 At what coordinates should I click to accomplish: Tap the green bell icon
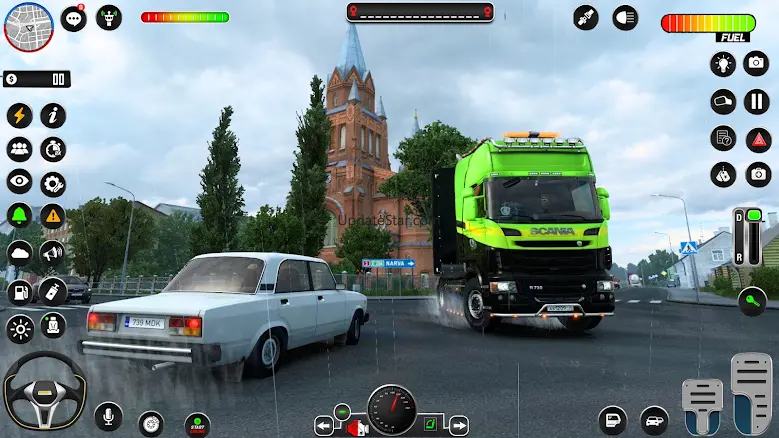(x=19, y=216)
